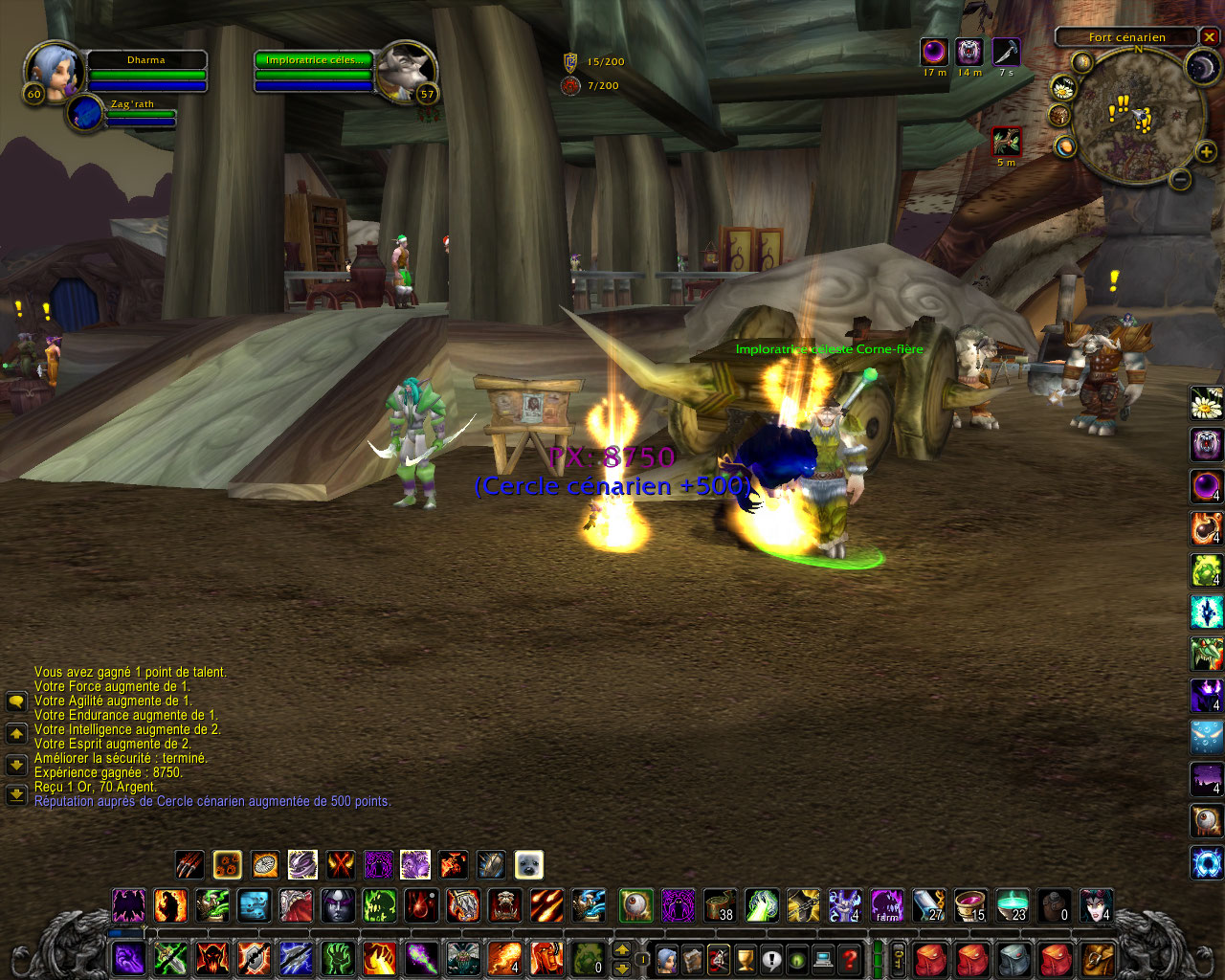Switch to the next action bar page

(x=622, y=949)
